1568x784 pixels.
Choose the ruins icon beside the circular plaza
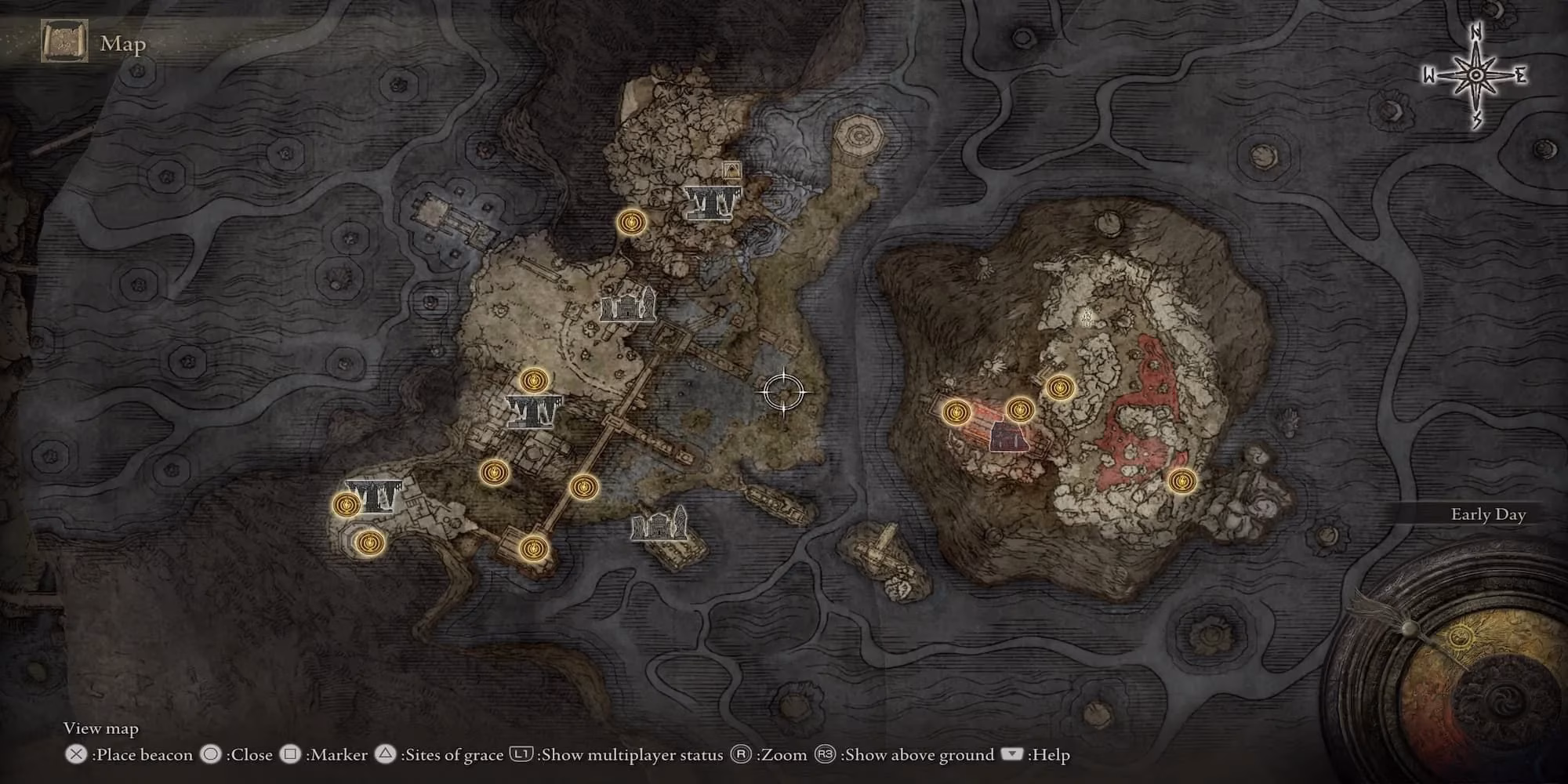click(627, 305)
